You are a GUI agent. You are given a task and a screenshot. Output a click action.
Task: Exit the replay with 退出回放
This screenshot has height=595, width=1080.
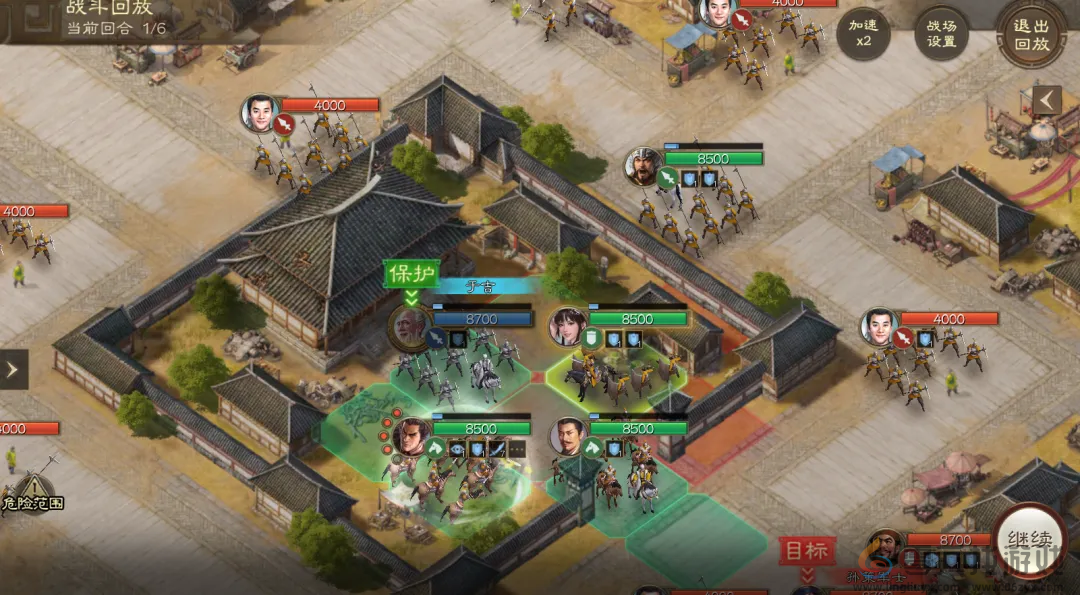point(1031,34)
